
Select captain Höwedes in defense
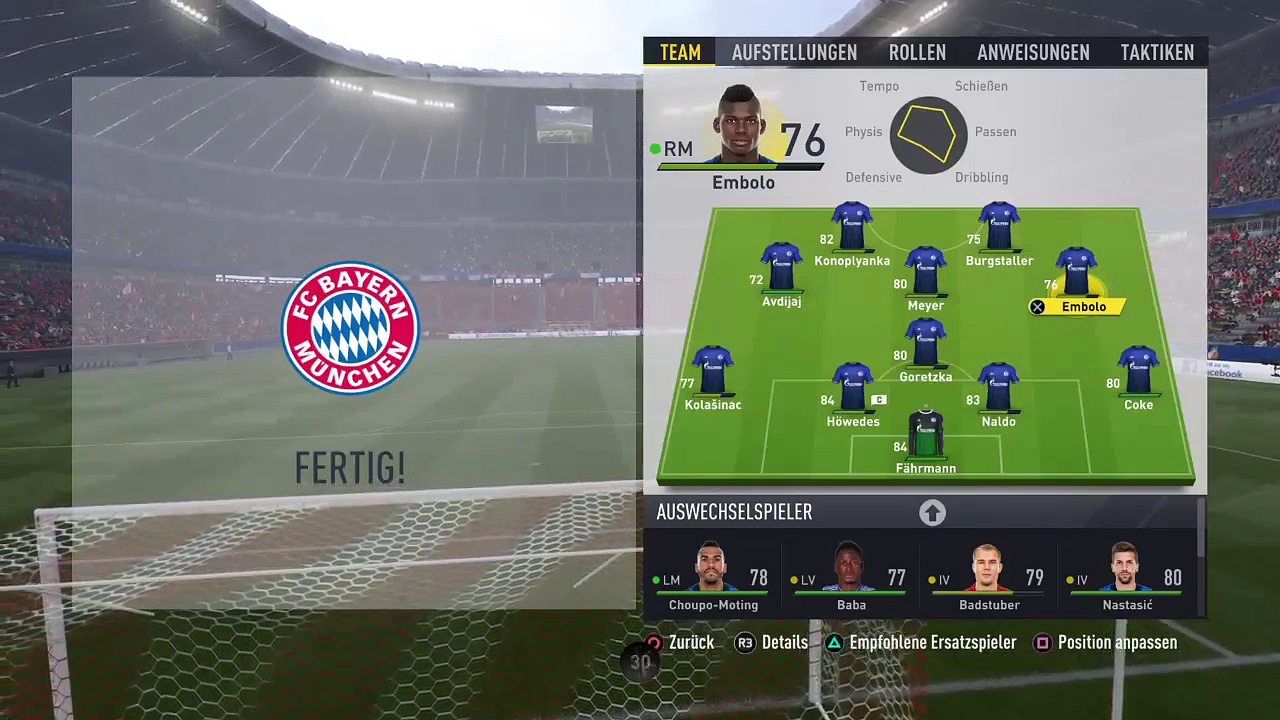click(x=853, y=390)
